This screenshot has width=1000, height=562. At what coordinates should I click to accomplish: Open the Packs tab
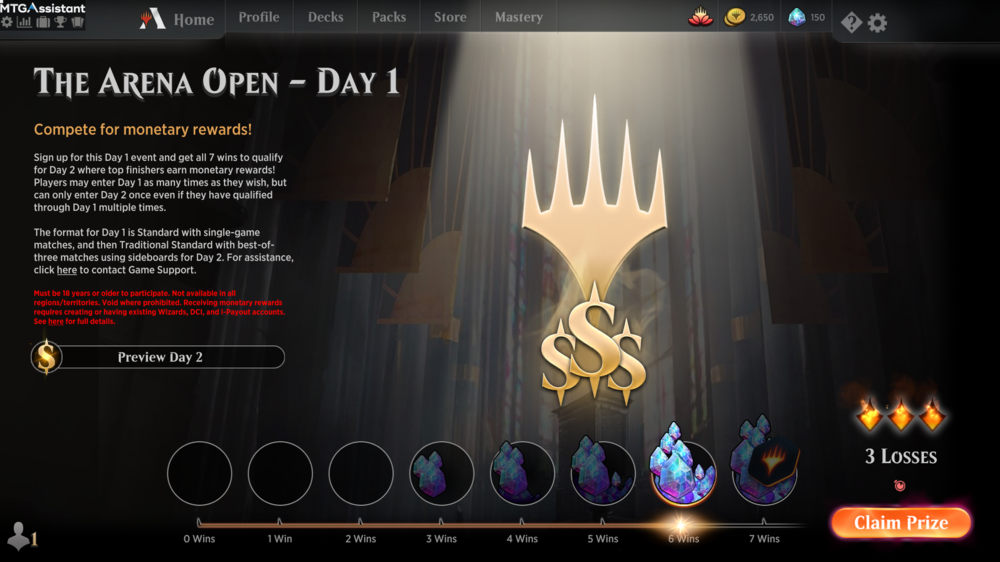389,17
